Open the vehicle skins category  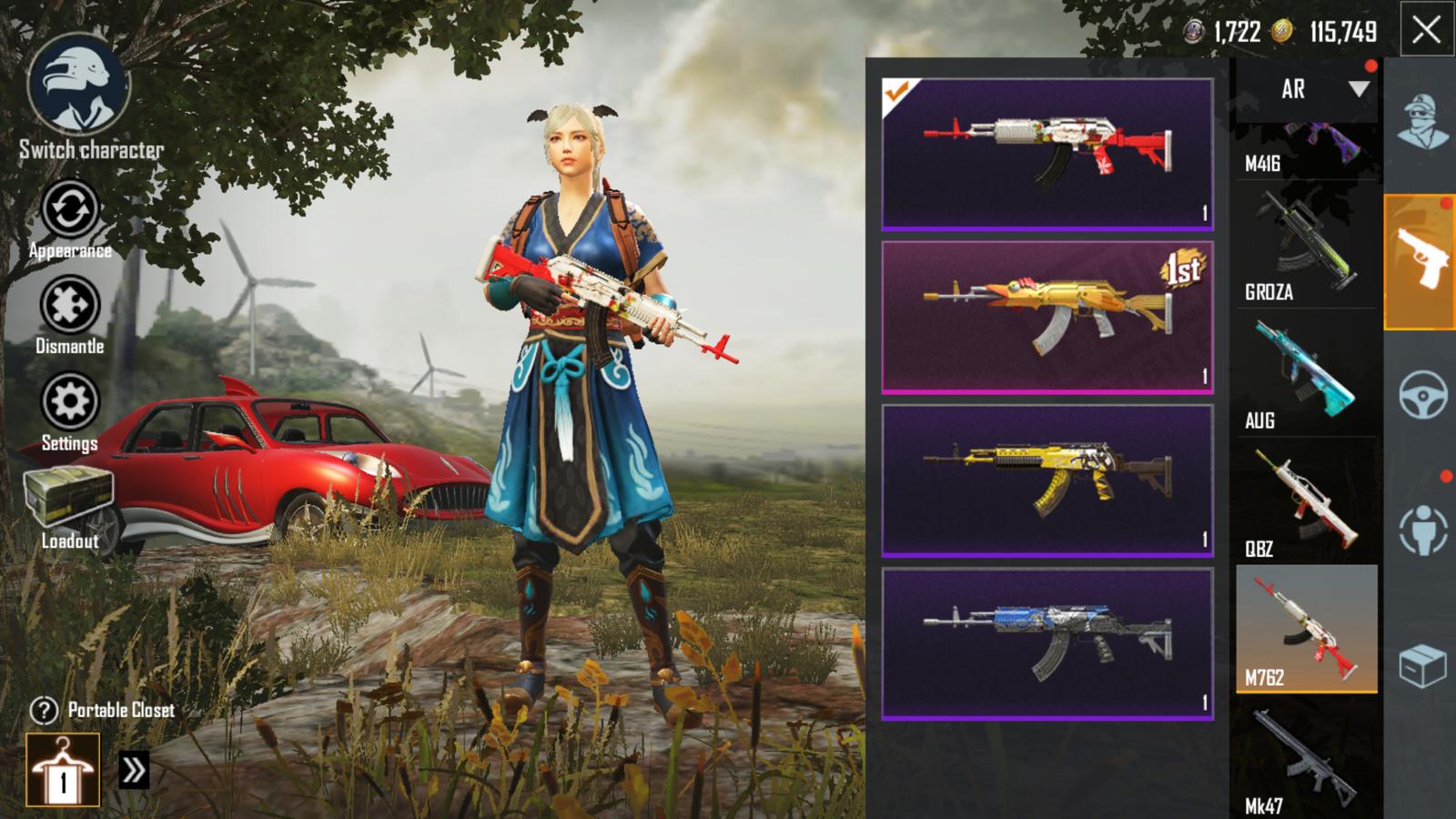1422,394
